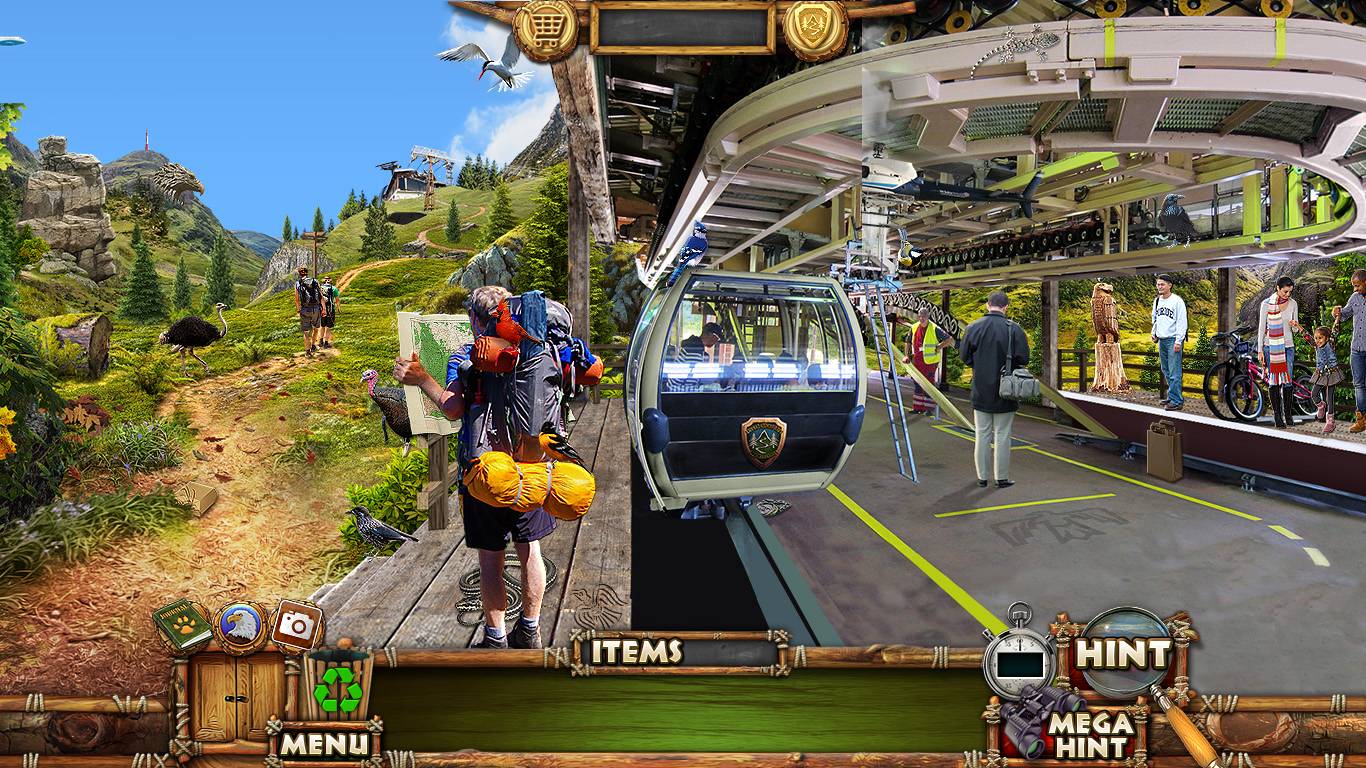Click the gold shield badge icon

[815, 30]
